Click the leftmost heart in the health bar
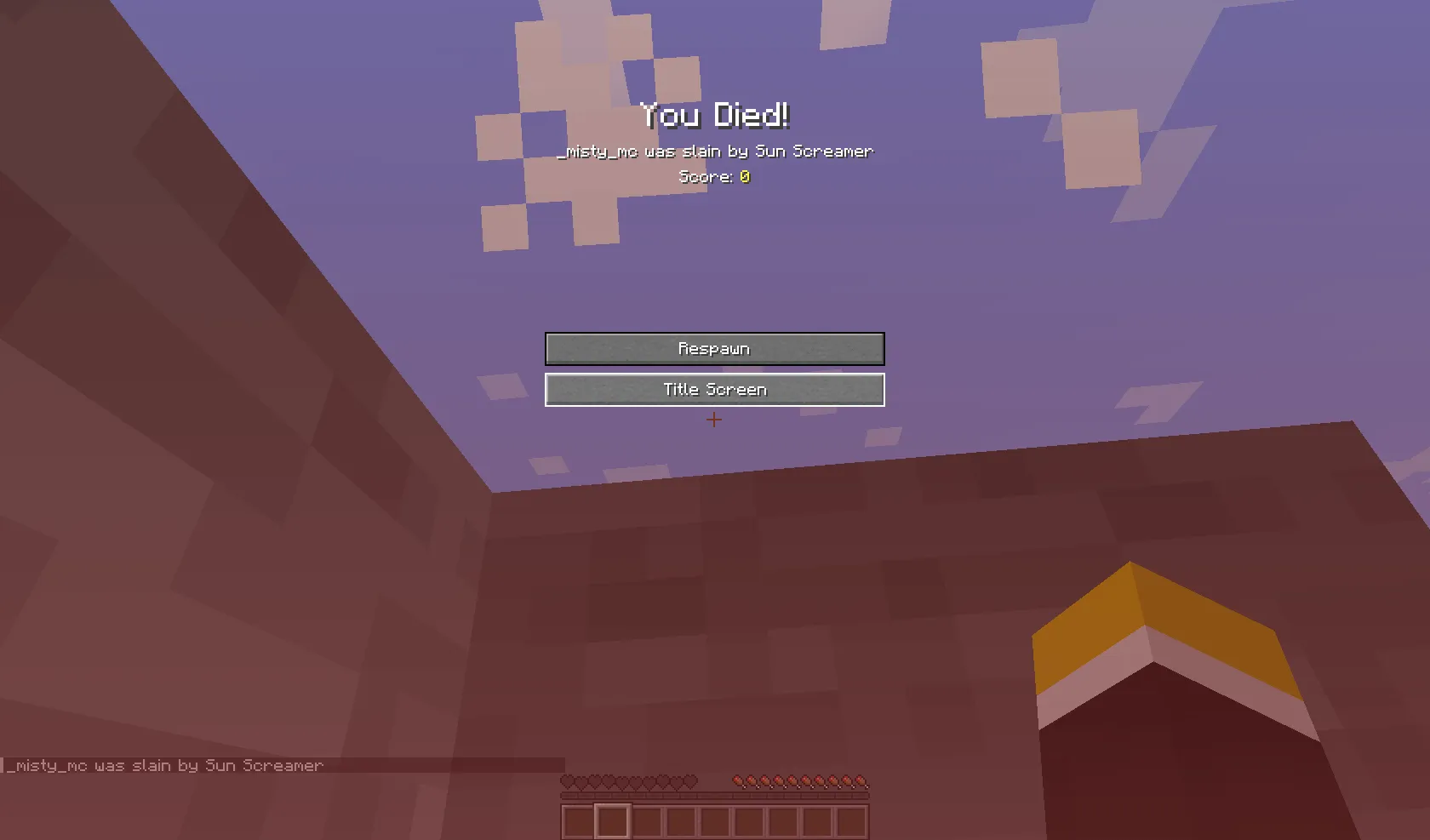 [x=567, y=781]
